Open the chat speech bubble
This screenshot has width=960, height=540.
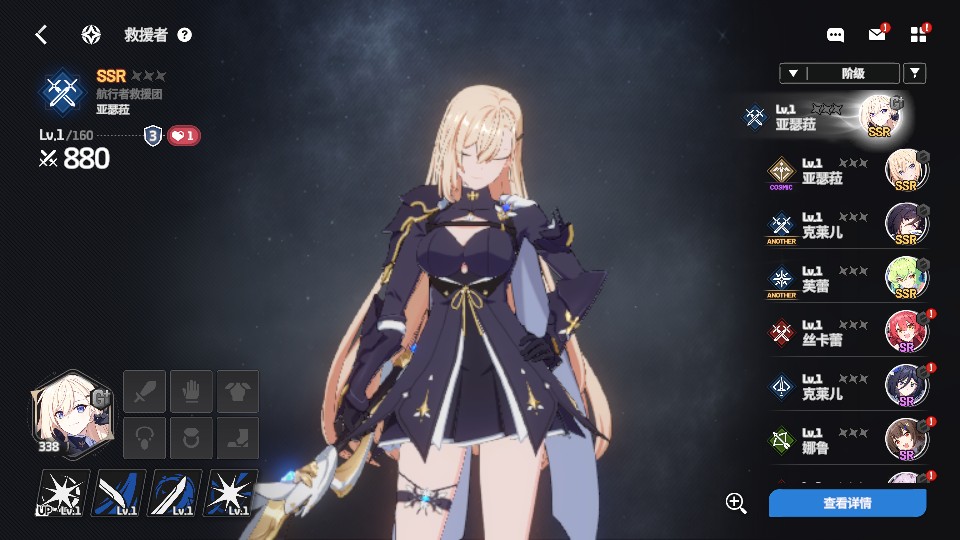point(836,35)
